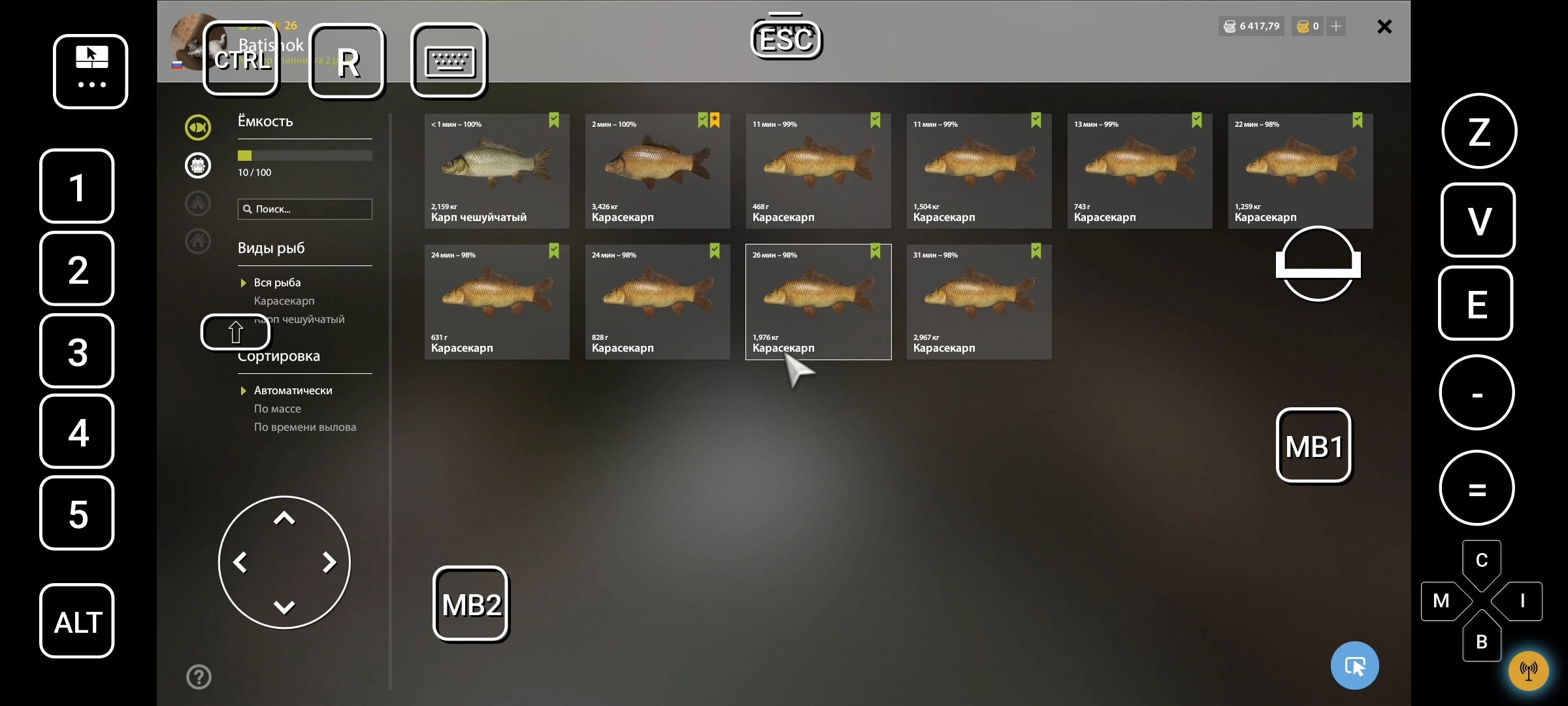Filter by Вся рыба
This screenshot has height=706, width=1568.
pos(277,282)
